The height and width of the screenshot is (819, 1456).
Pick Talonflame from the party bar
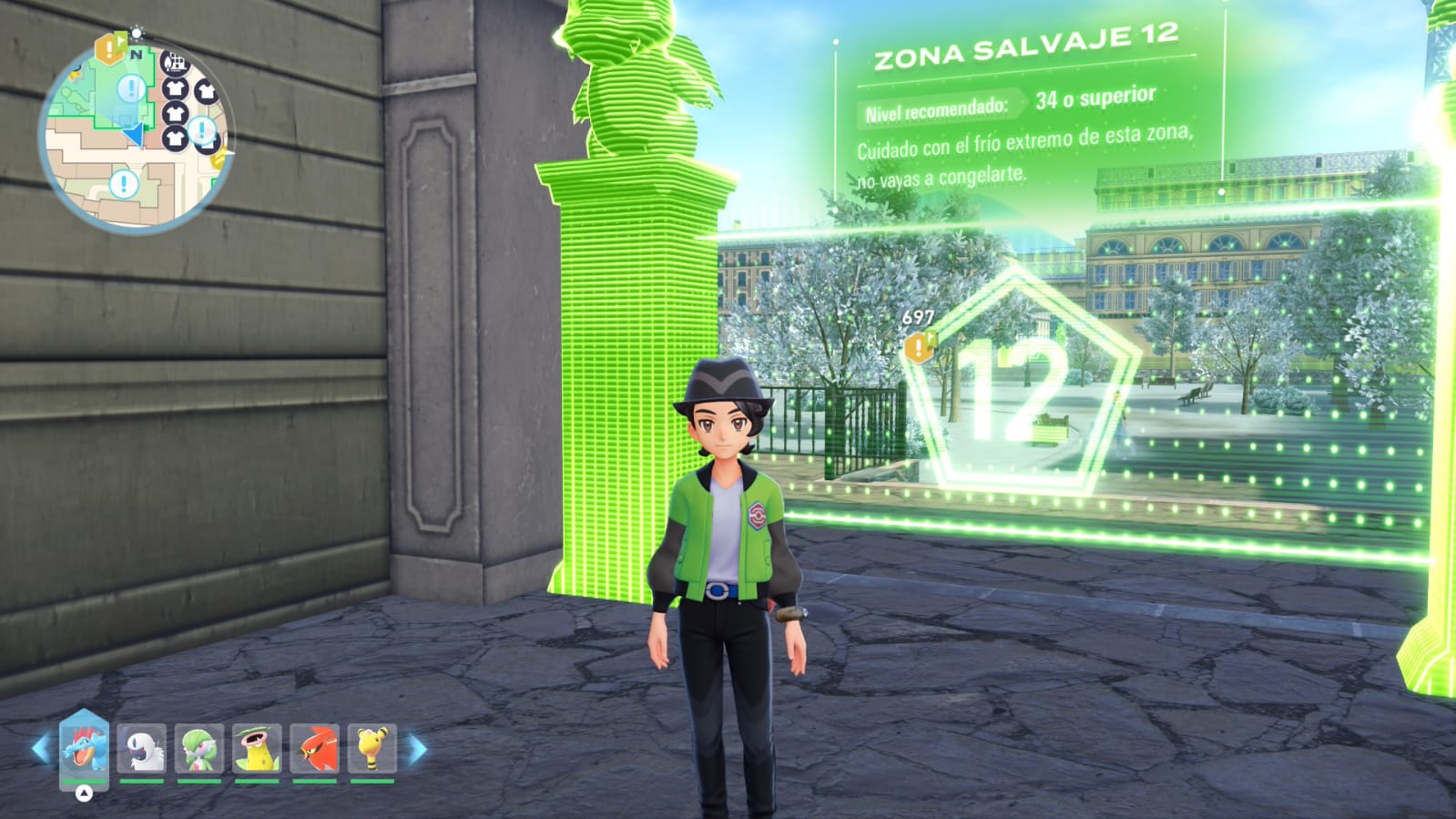[x=315, y=749]
